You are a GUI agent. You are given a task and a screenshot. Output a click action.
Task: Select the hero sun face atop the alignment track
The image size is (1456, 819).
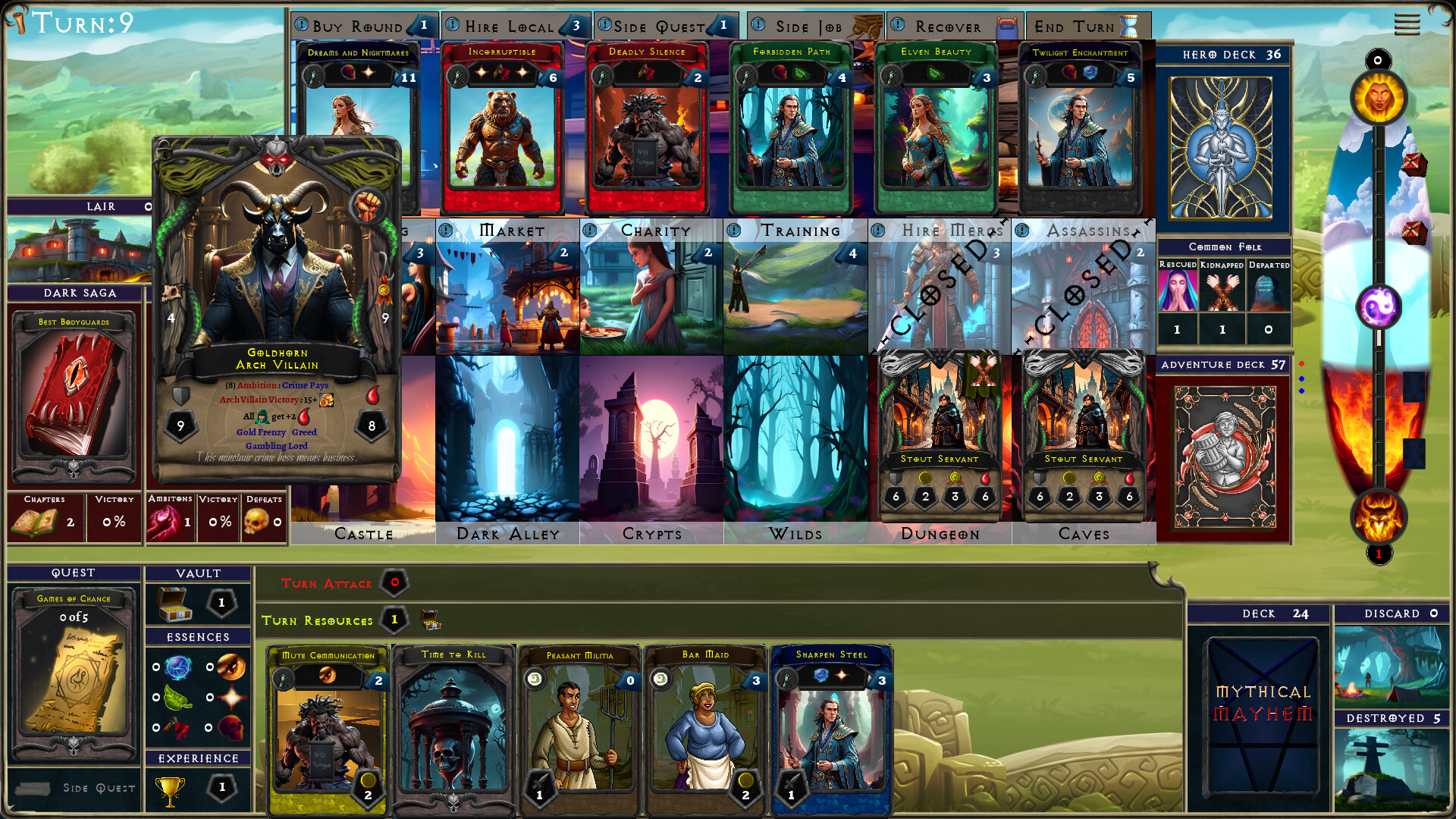[1379, 97]
